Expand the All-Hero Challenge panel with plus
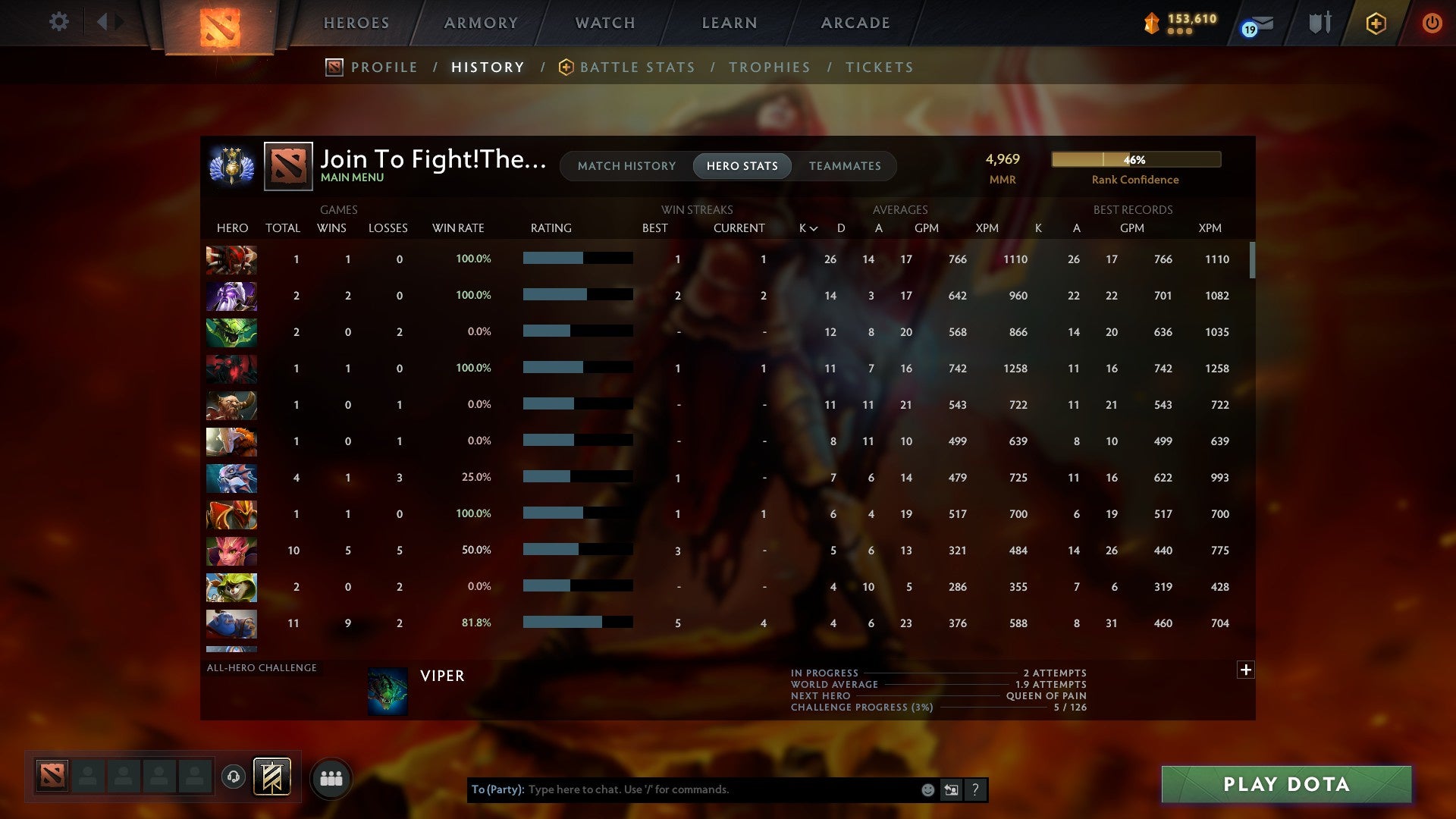This screenshot has width=1456, height=819. [x=1246, y=670]
